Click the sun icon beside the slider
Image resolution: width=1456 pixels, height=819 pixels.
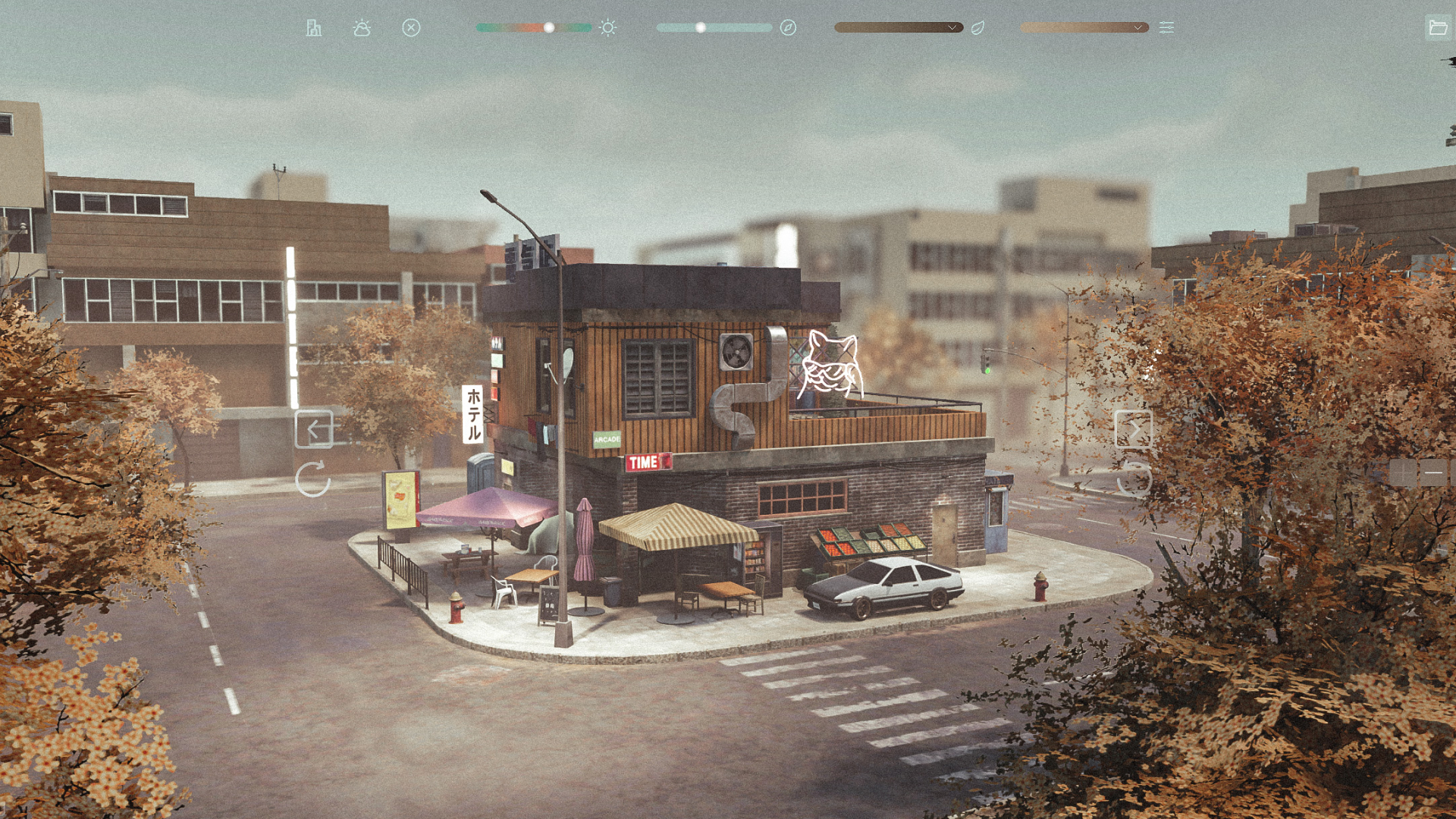[607, 28]
